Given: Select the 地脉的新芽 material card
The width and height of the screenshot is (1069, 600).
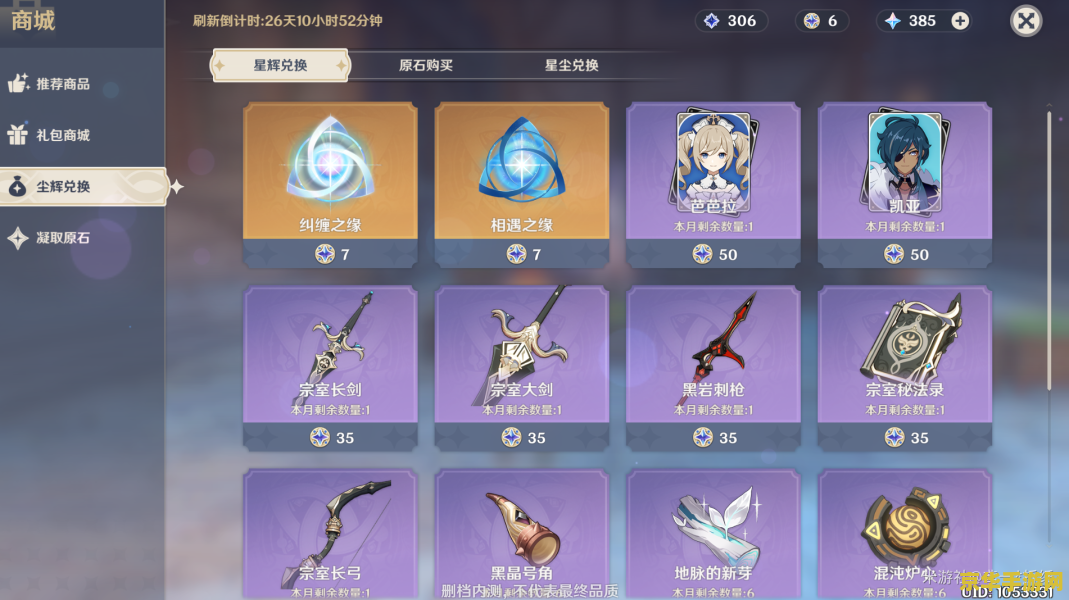Looking at the screenshot, I should 713,535.
